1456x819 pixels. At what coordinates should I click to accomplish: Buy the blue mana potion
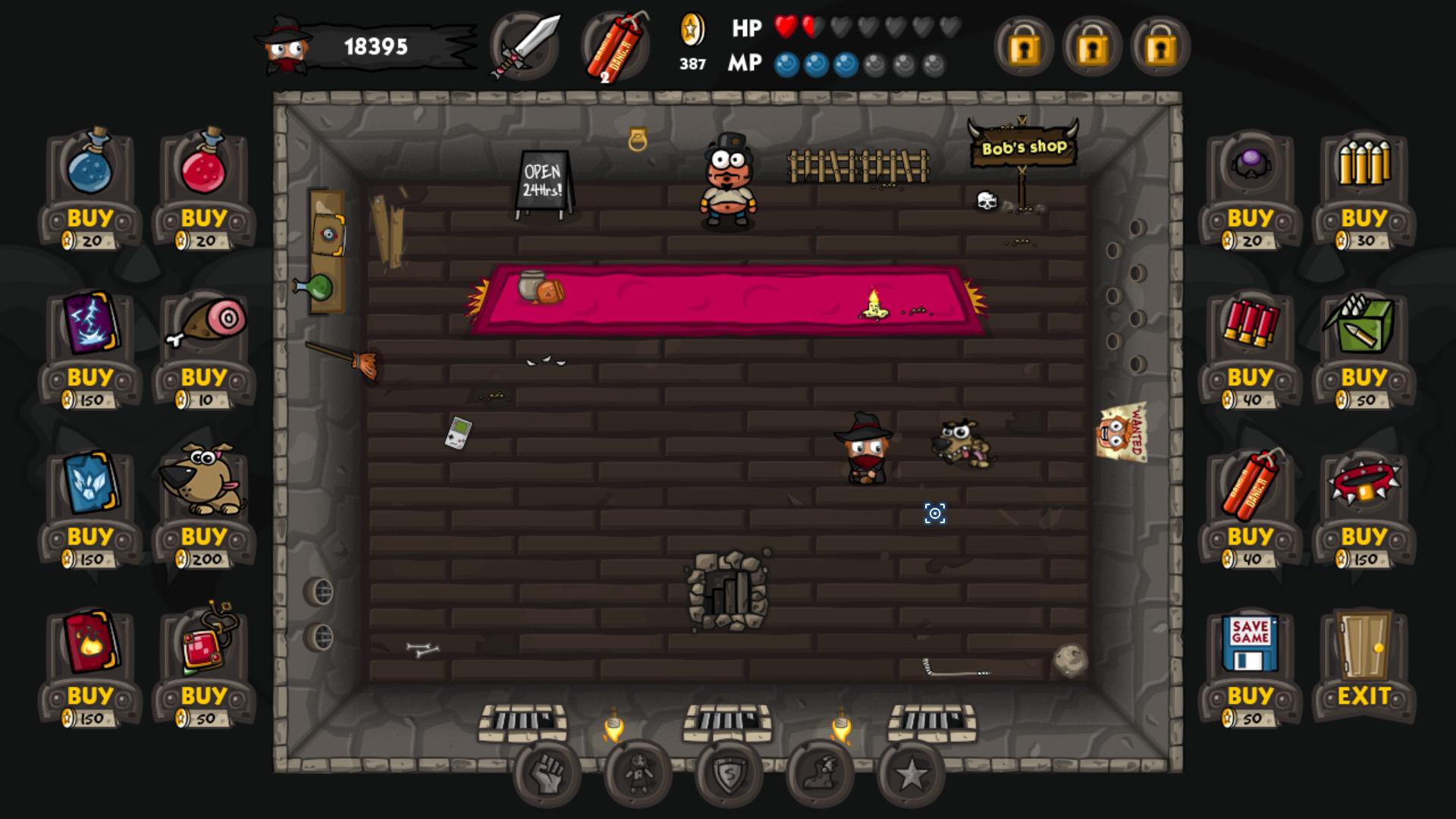click(90, 218)
